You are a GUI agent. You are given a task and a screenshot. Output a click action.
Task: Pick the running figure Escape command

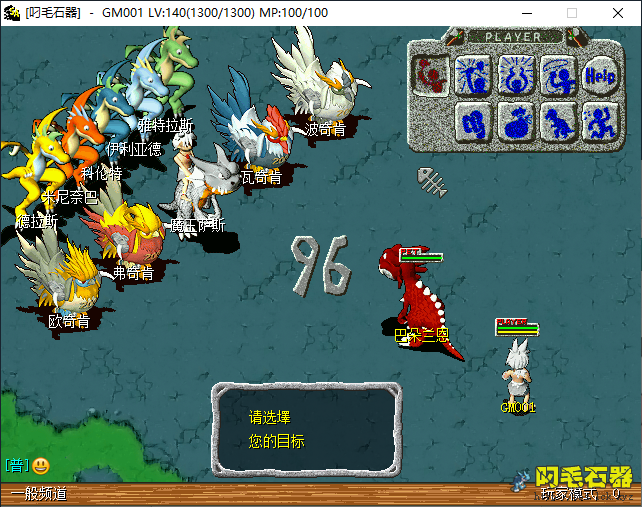pyautogui.click(x=599, y=120)
